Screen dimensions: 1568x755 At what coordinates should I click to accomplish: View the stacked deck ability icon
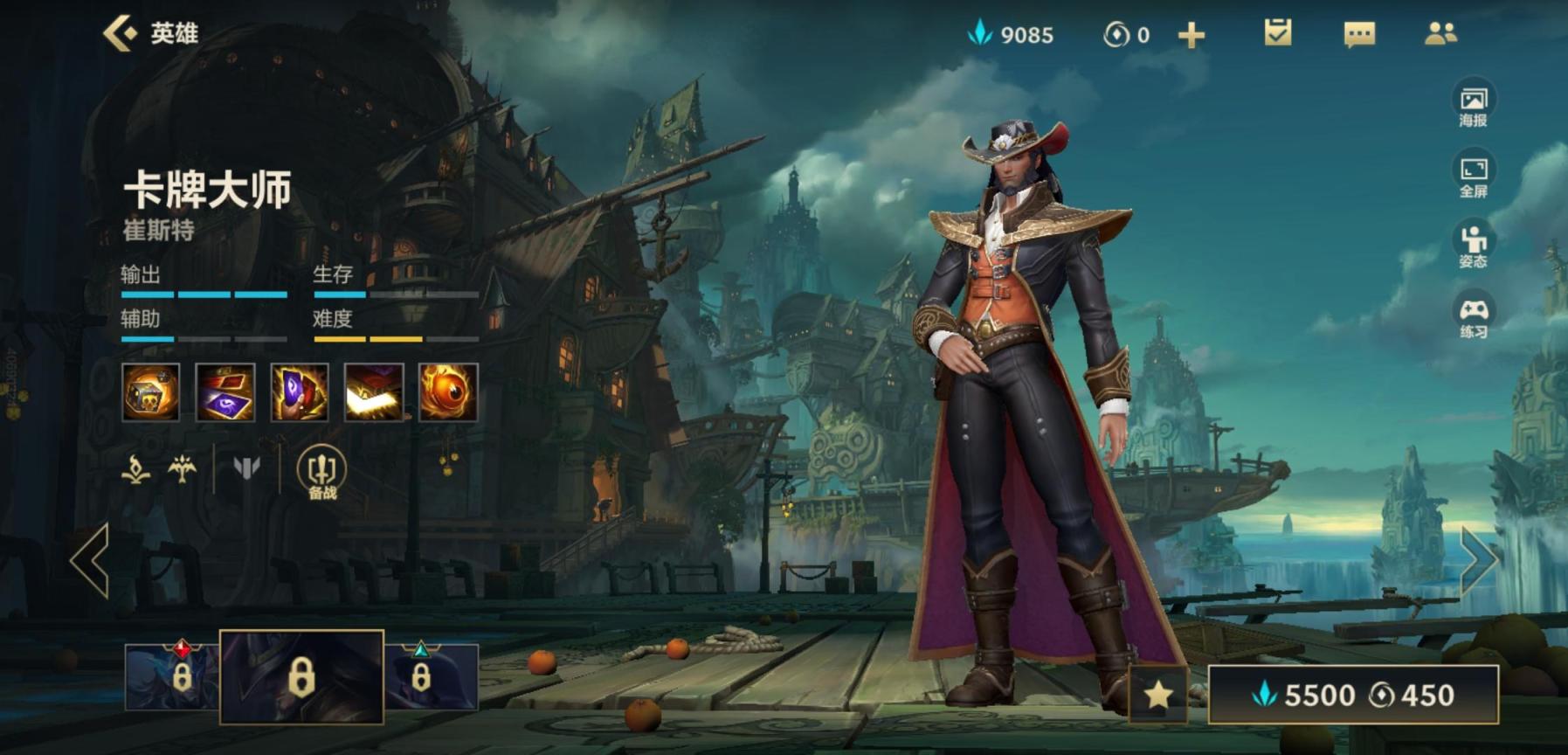click(x=374, y=392)
